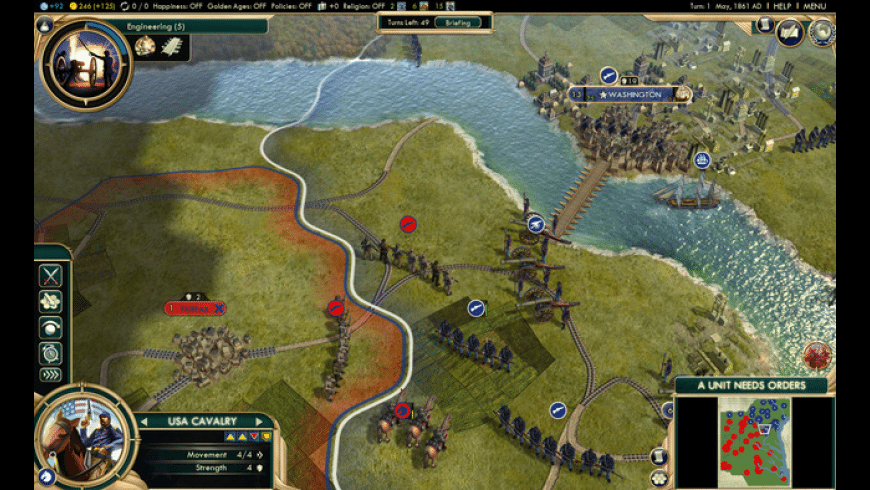
Task: Choose the fortify-until-healed unit action
Action: click(51, 302)
